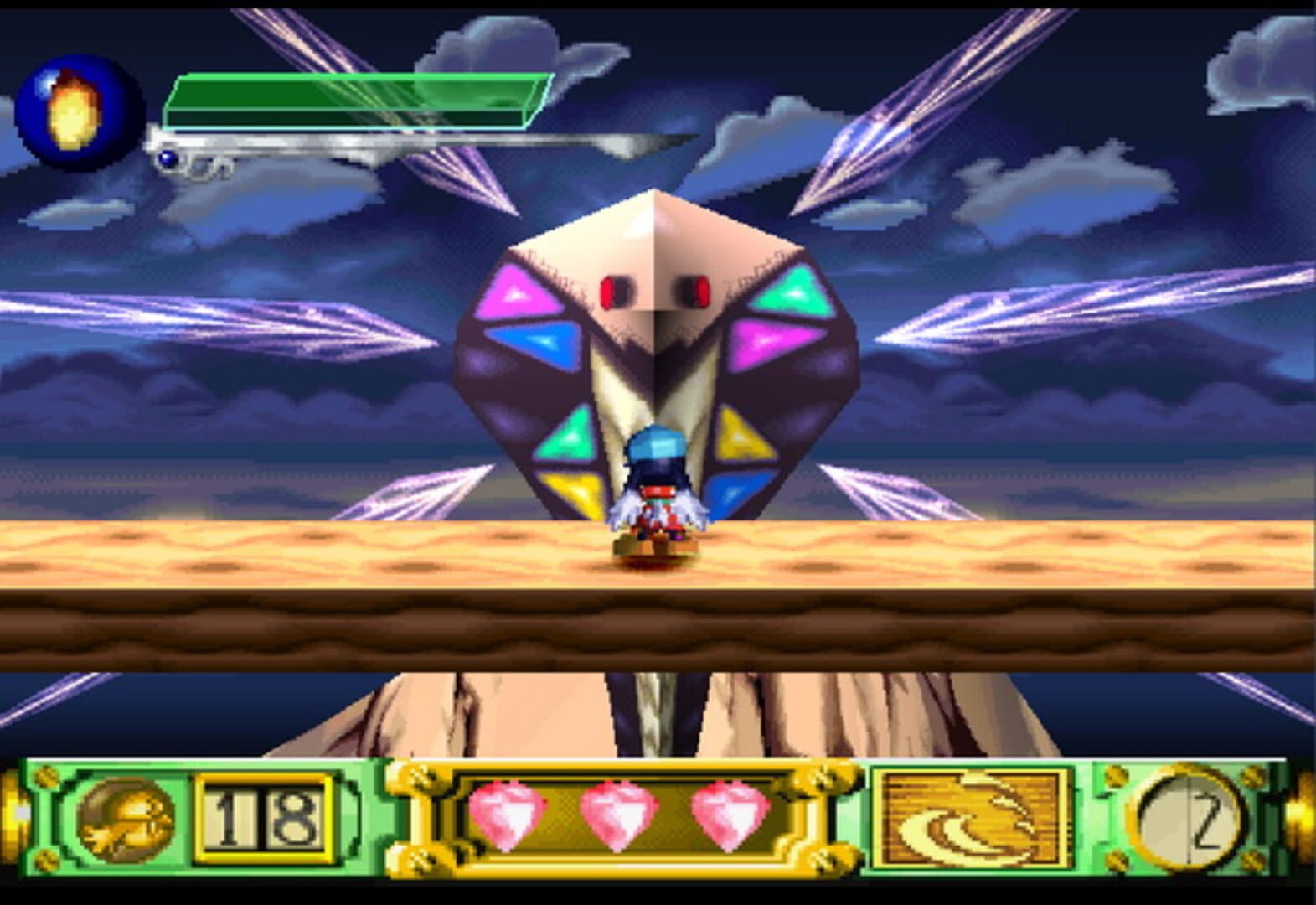Select the golden dream stone icon
The height and width of the screenshot is (905, 1316).
pyautogui.click(x=125, y=819)
